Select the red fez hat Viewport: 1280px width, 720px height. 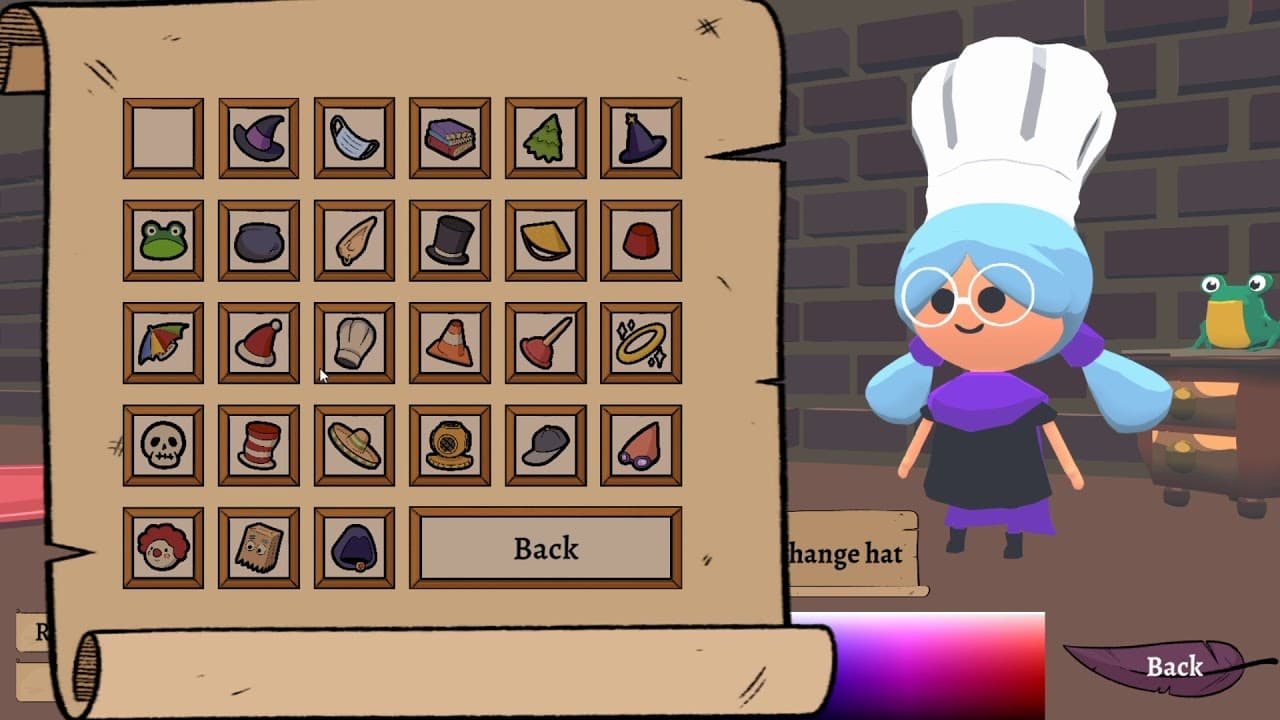coord(642,240)
